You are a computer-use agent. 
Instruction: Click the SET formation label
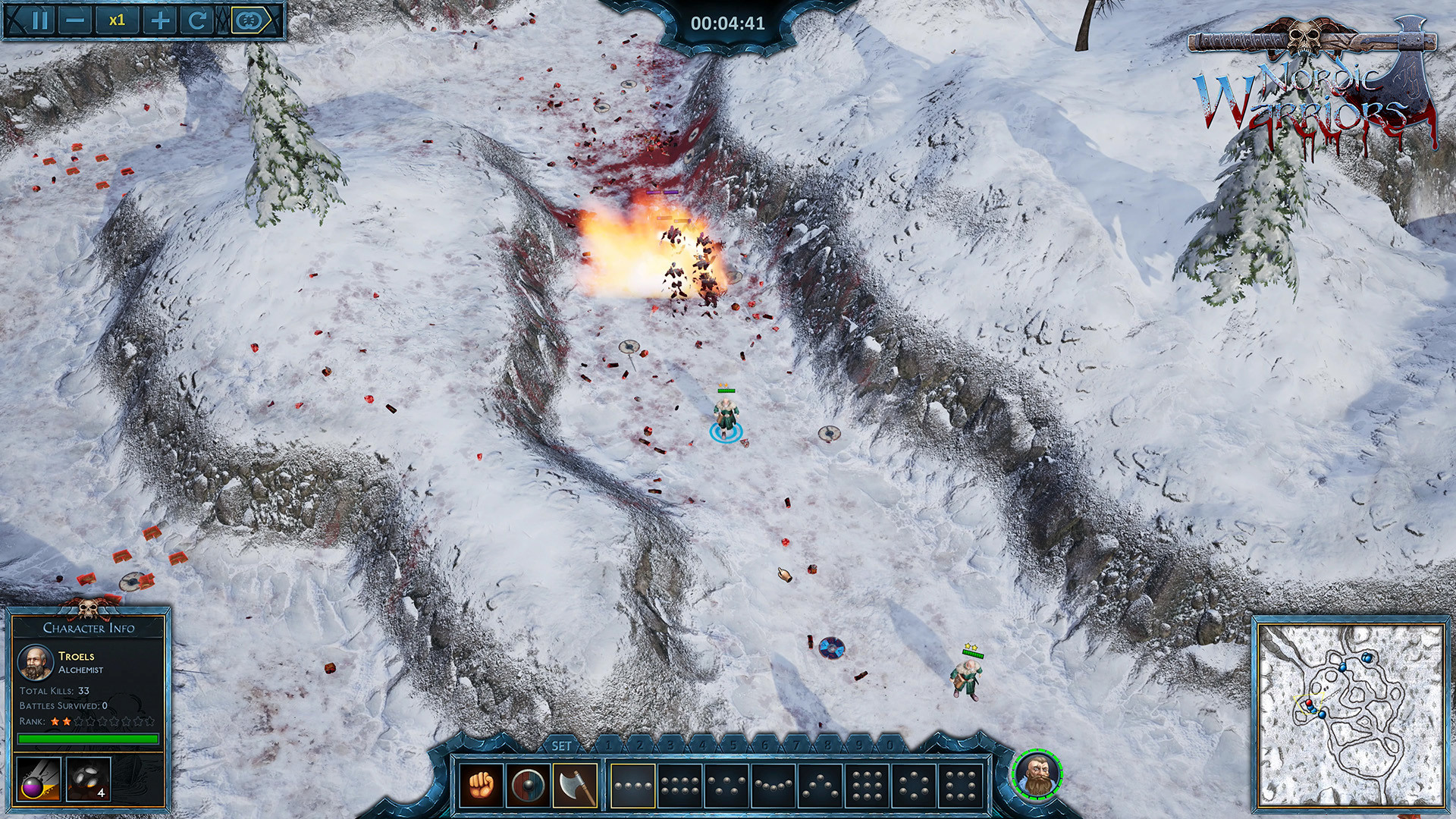[560, 747]
